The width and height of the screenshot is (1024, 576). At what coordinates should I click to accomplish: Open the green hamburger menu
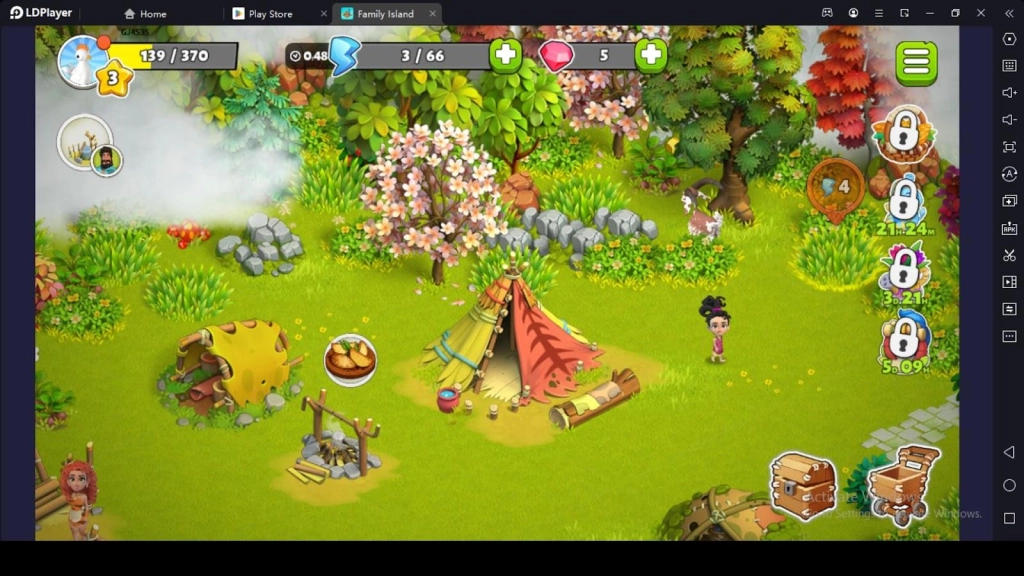tap(916, 63)
